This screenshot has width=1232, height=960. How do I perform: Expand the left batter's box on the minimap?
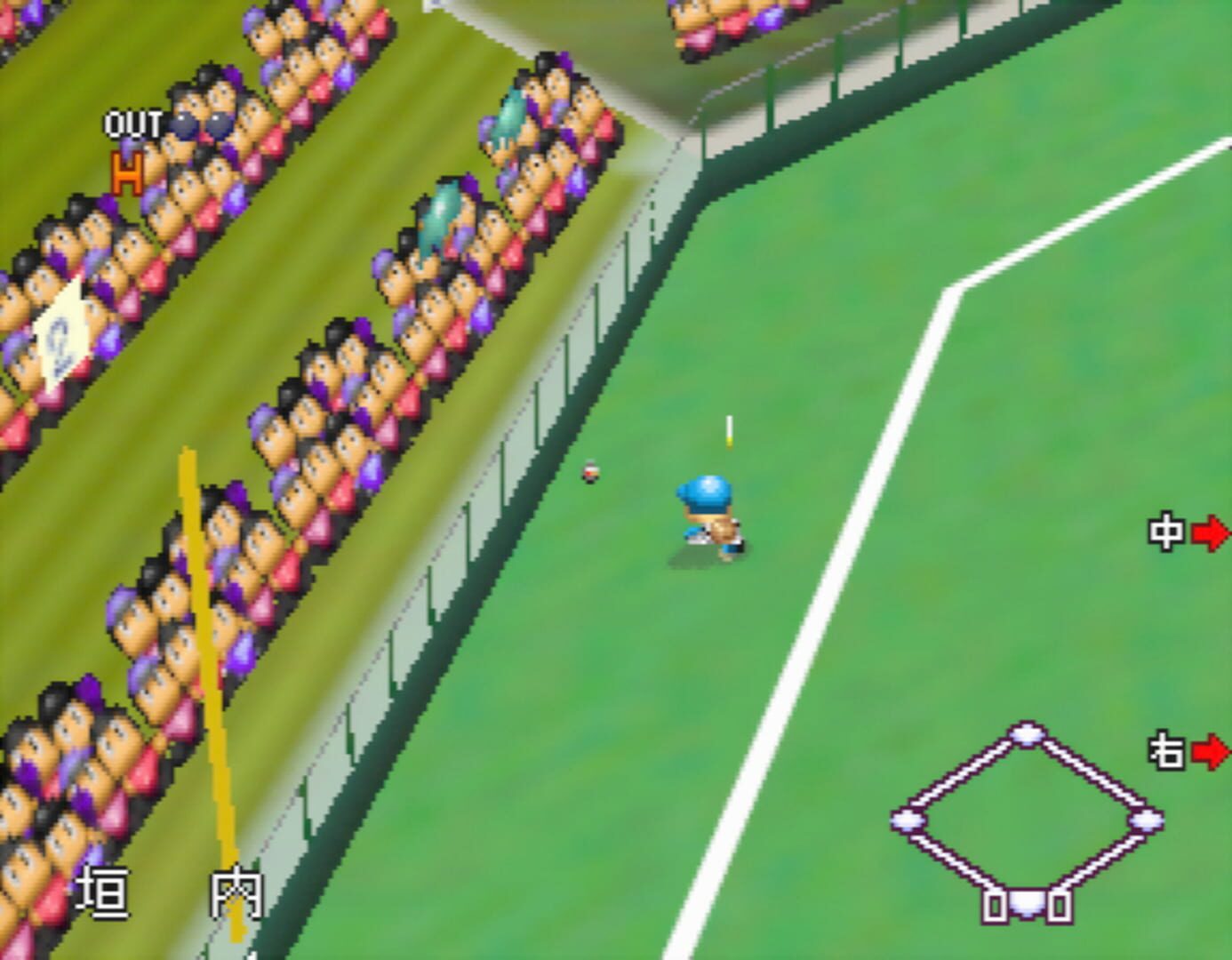tap(995, 908)
